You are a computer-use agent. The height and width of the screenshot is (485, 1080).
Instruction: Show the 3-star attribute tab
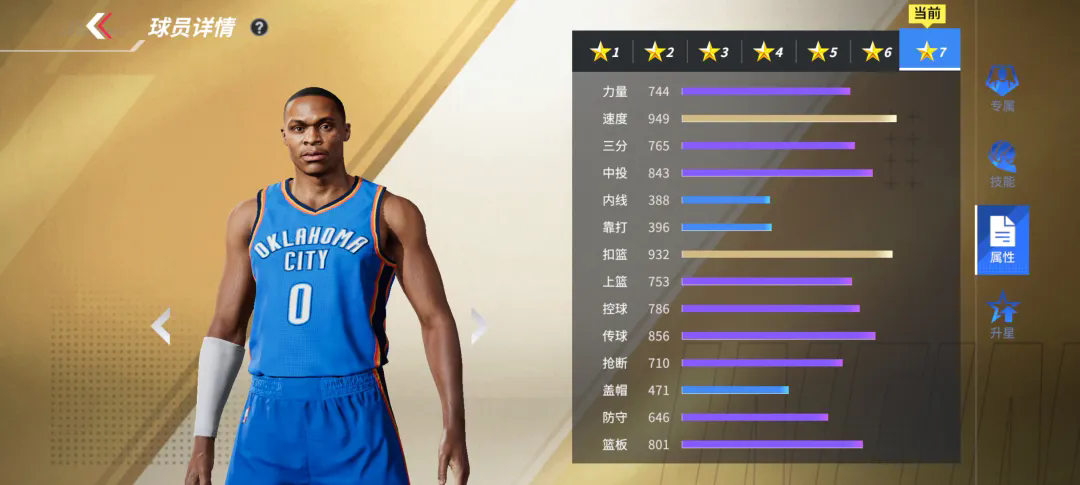(x=713, y=52)
